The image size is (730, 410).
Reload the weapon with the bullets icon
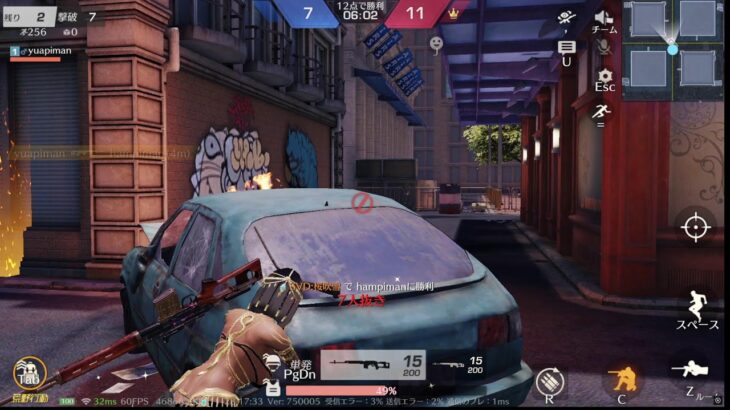coord(547,382)
